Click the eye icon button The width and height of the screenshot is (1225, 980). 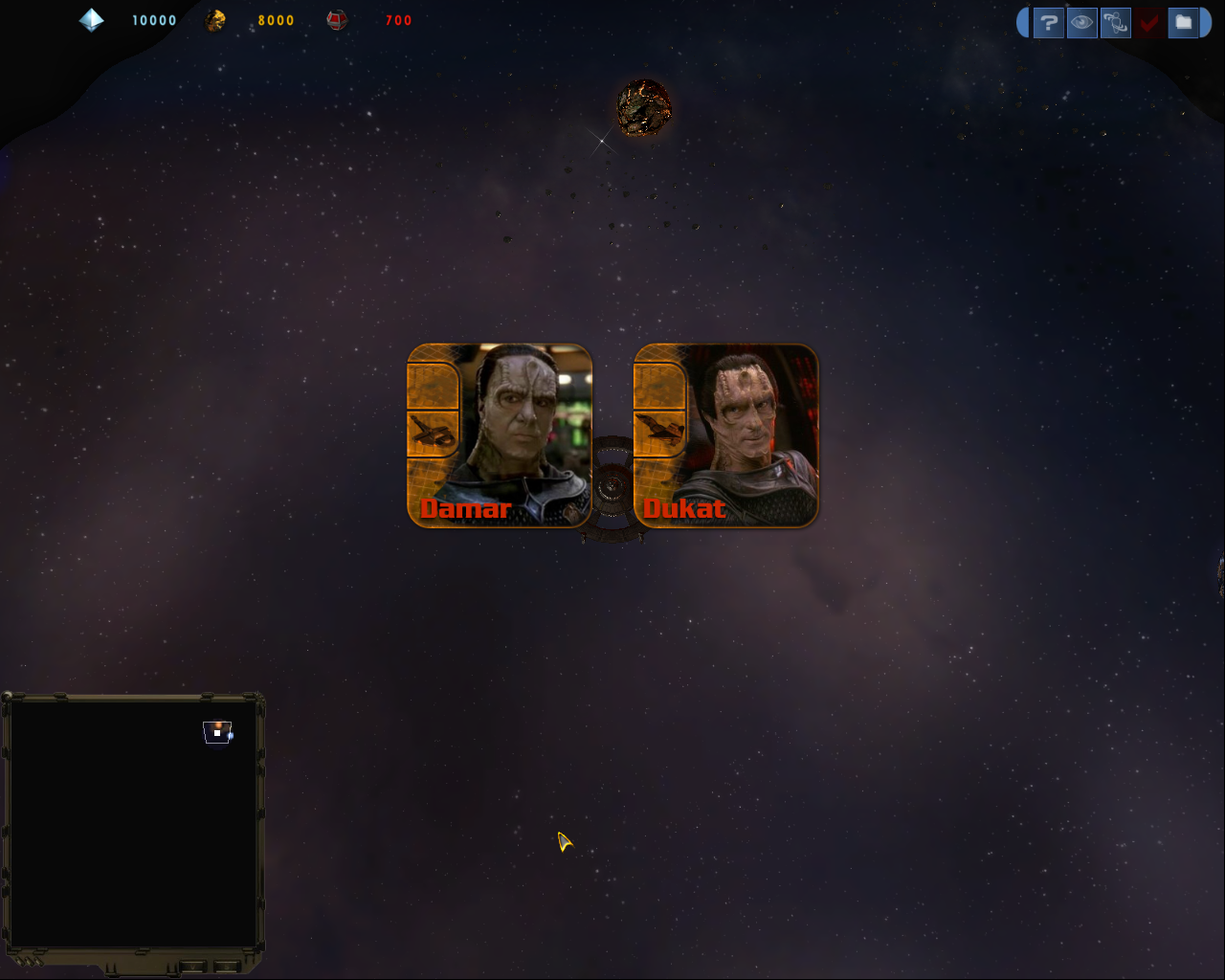(1082, 22)
